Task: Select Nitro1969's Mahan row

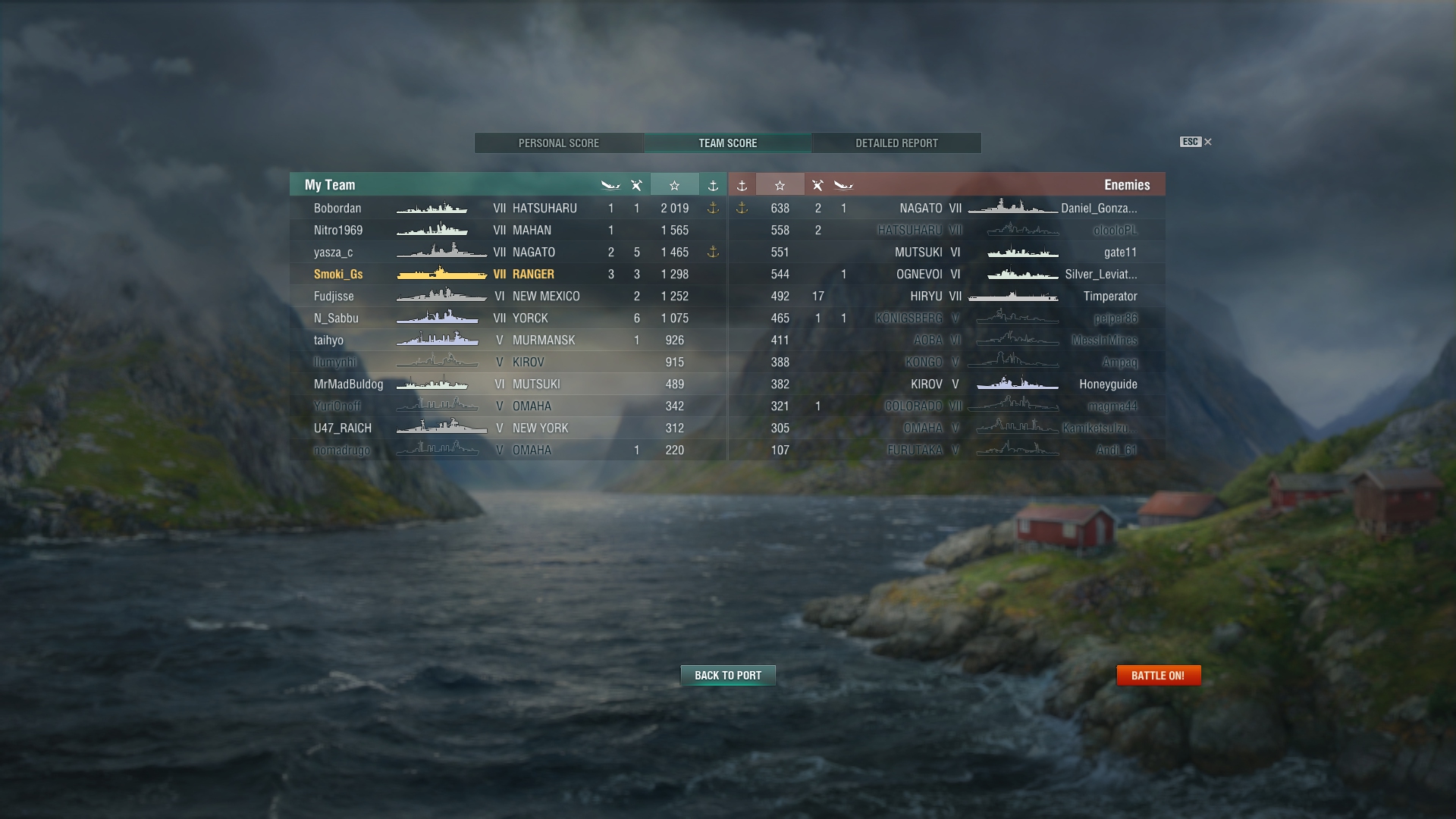Action: pos(508,231)
